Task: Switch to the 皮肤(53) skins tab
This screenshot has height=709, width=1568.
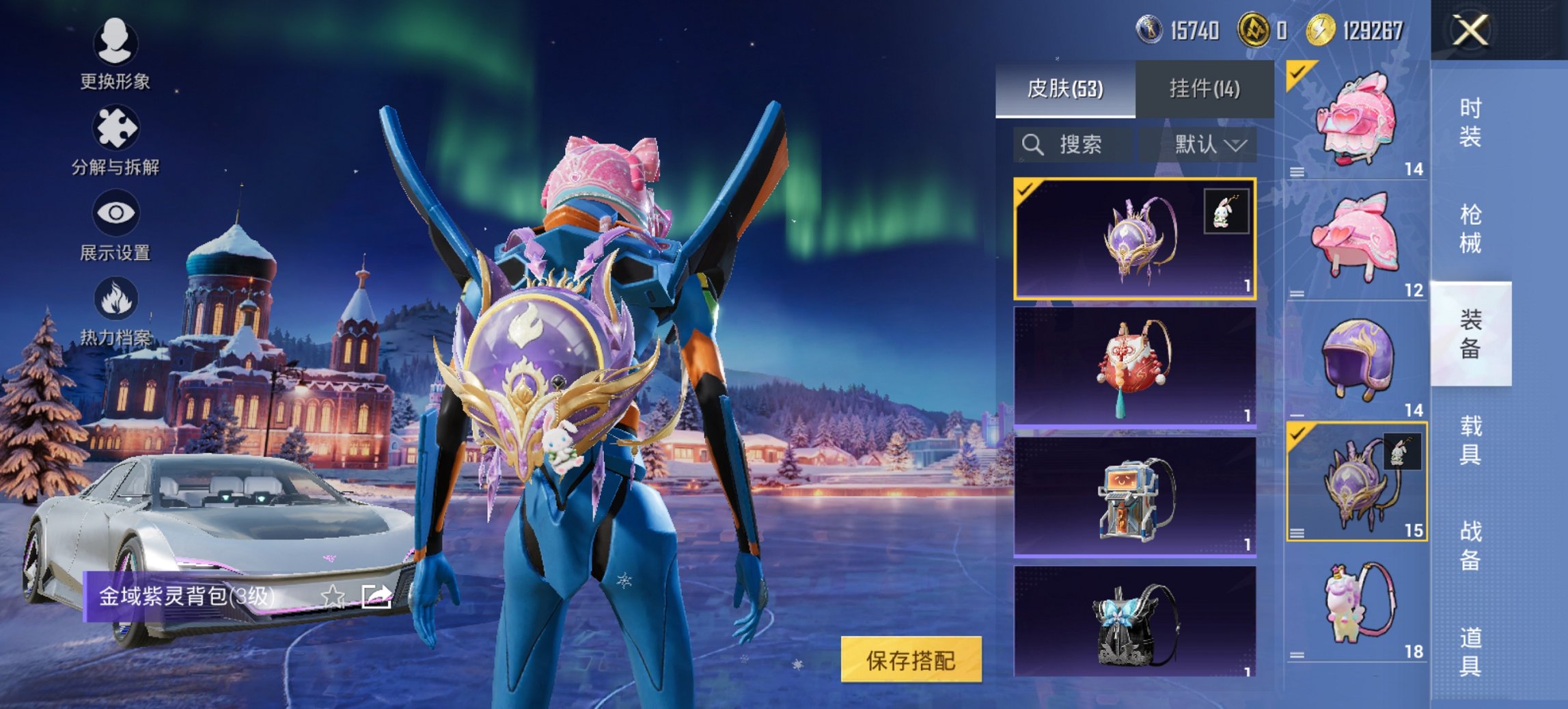Action: pyautogui.click(x=1064, y=89)
